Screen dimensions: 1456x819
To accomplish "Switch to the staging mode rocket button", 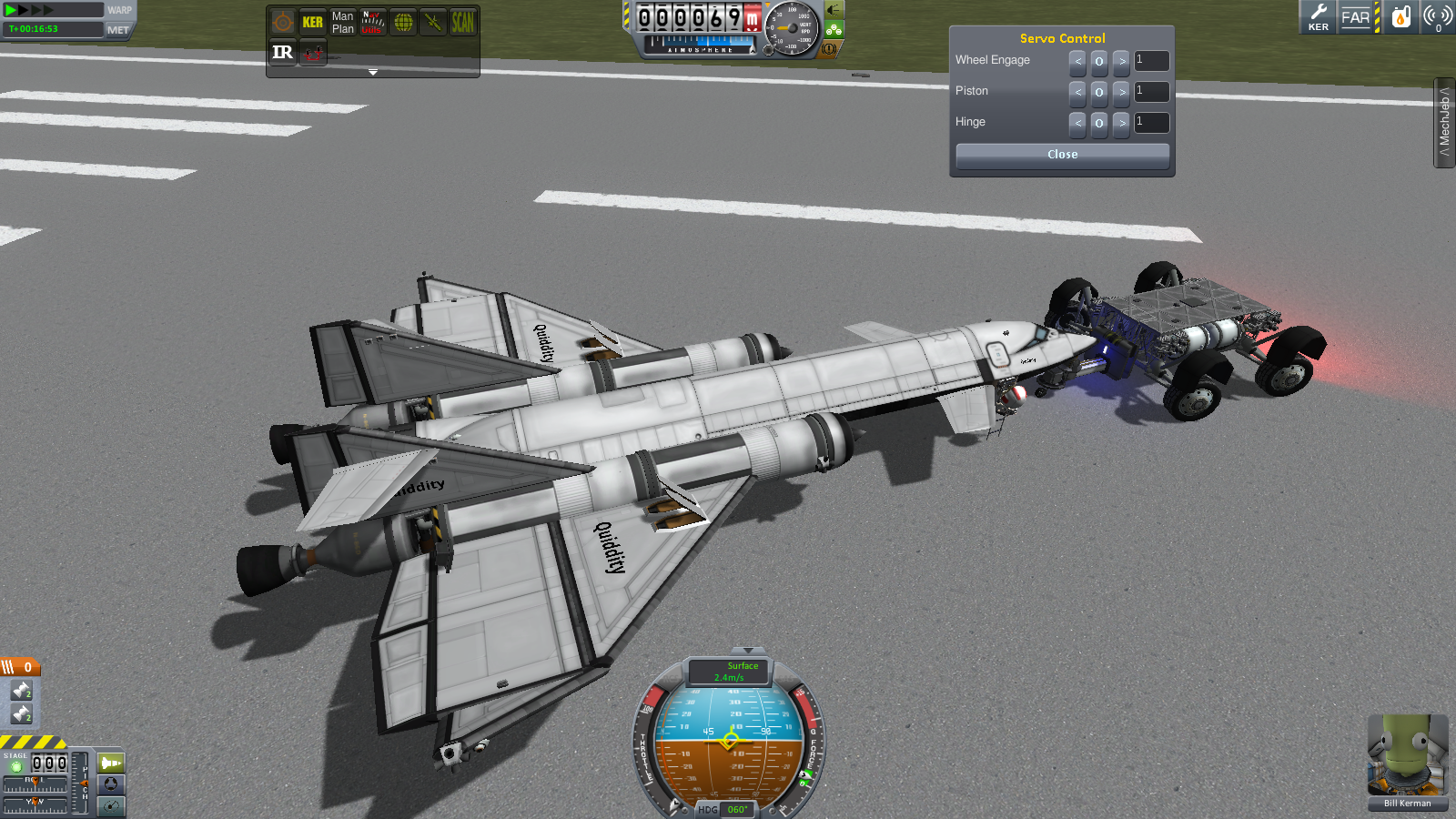I will [111, 763].
